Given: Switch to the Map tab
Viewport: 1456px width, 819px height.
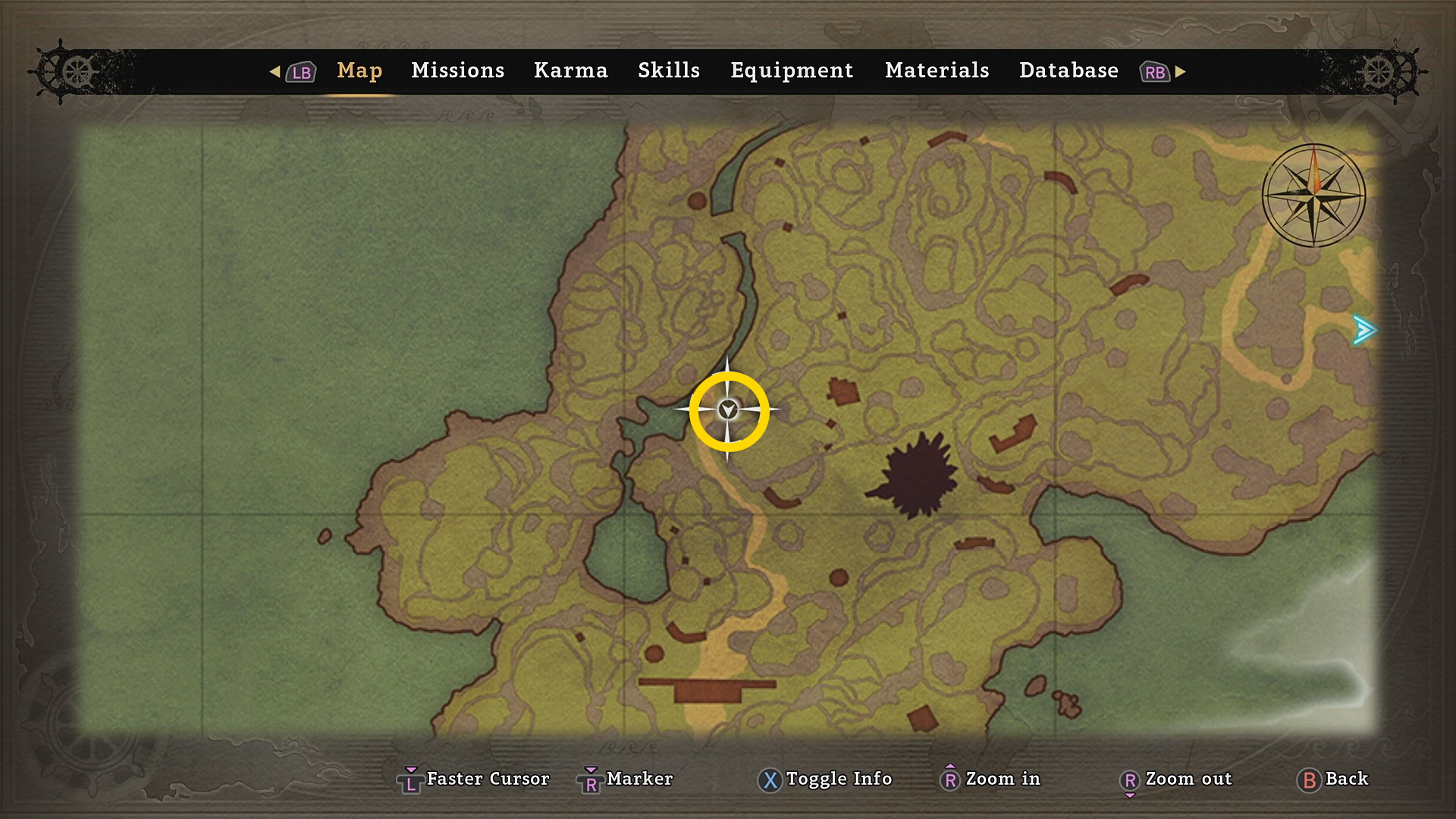Looking at the screenshot, I should [359, 71].
